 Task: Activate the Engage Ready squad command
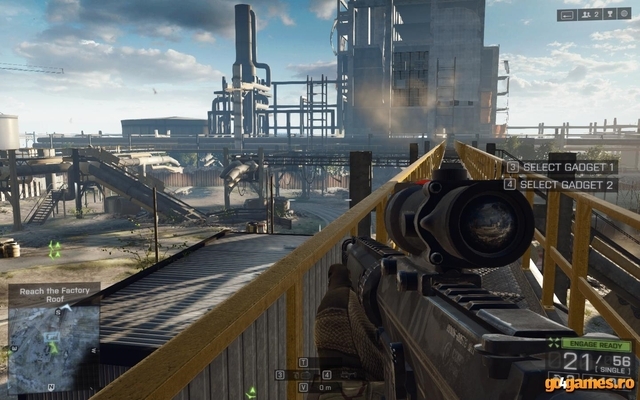point(596,343)
